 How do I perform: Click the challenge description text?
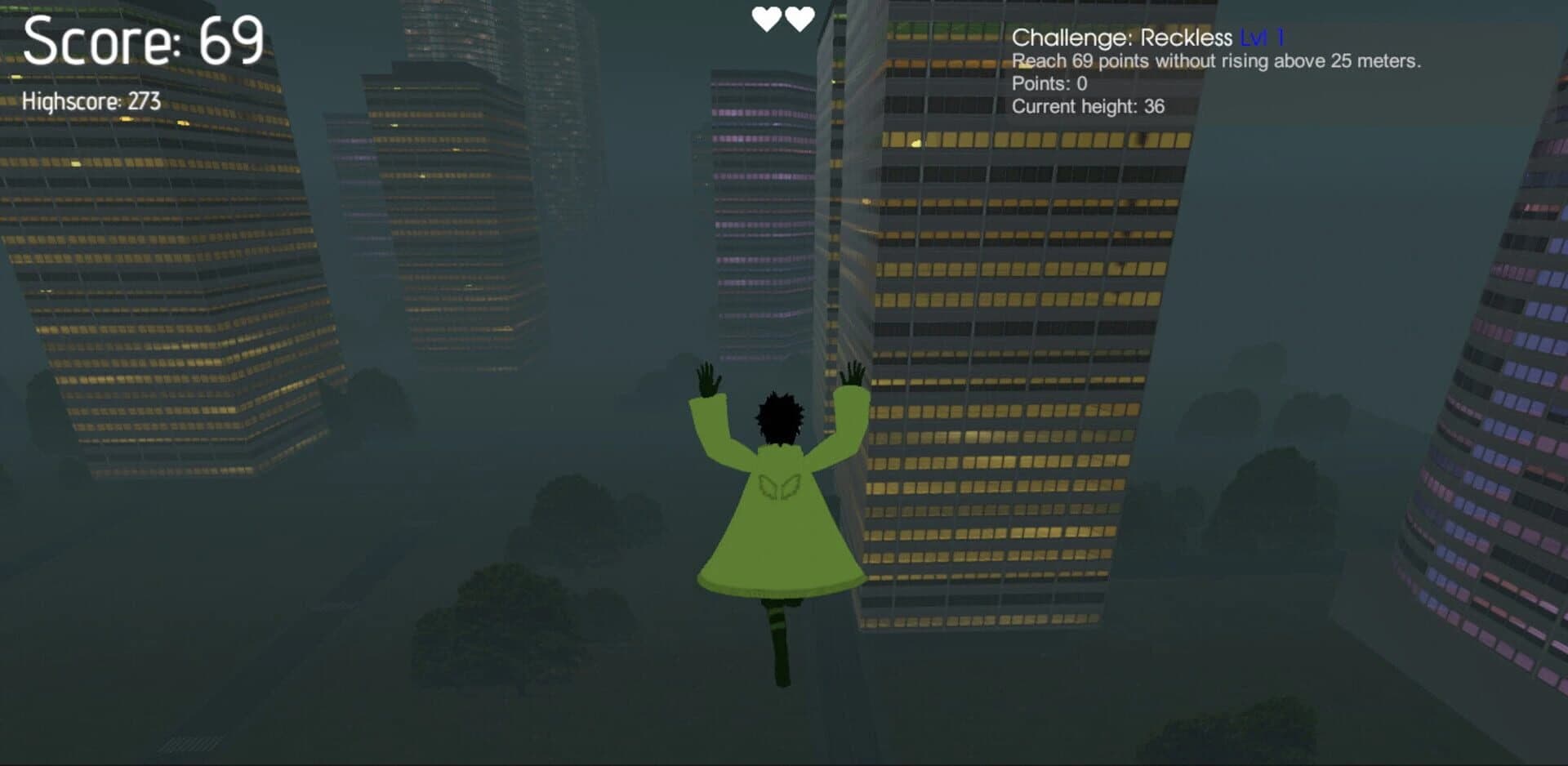coord(1217,60)
